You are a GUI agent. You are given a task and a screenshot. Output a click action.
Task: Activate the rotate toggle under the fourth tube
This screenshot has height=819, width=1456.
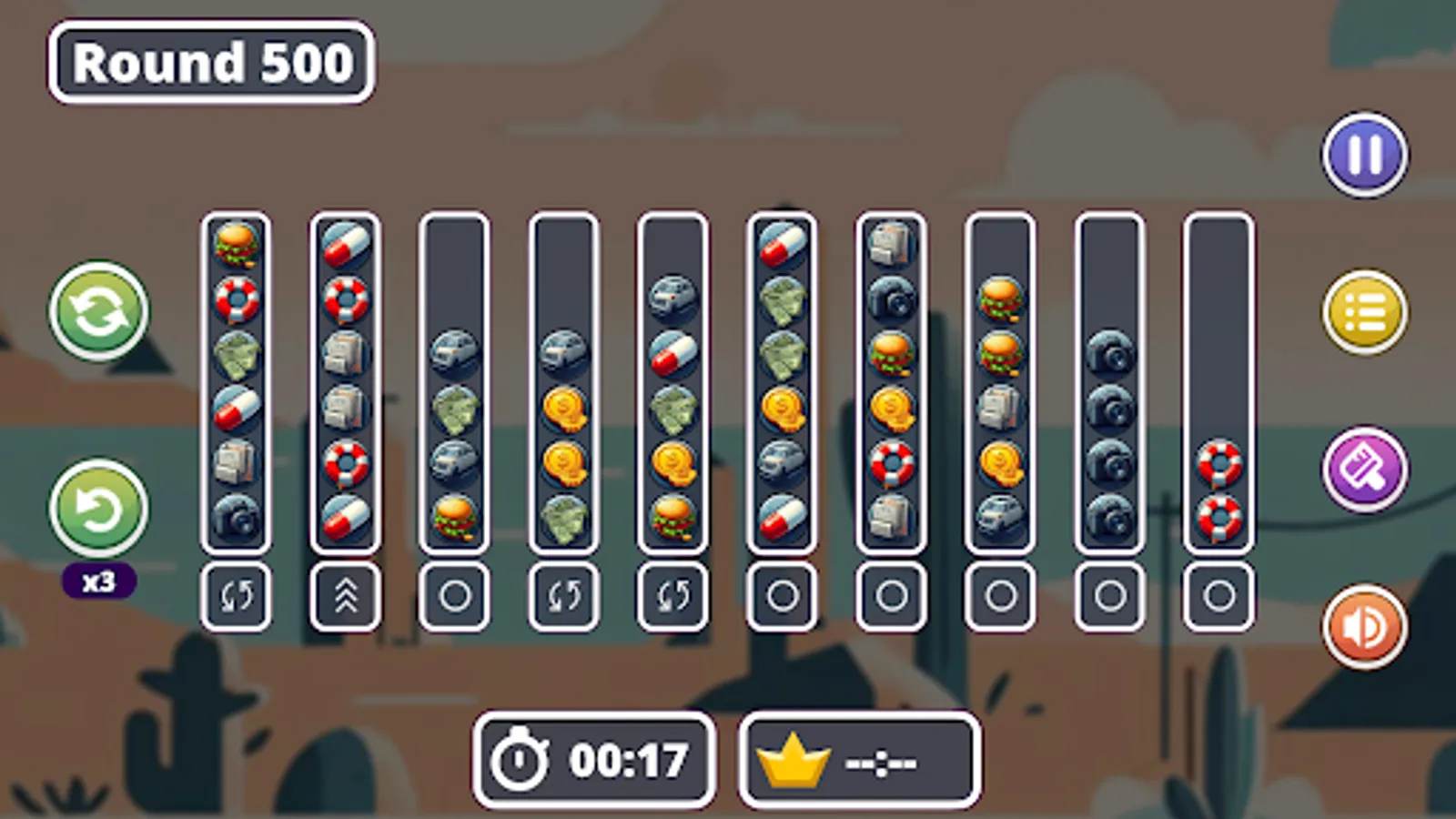563,596
